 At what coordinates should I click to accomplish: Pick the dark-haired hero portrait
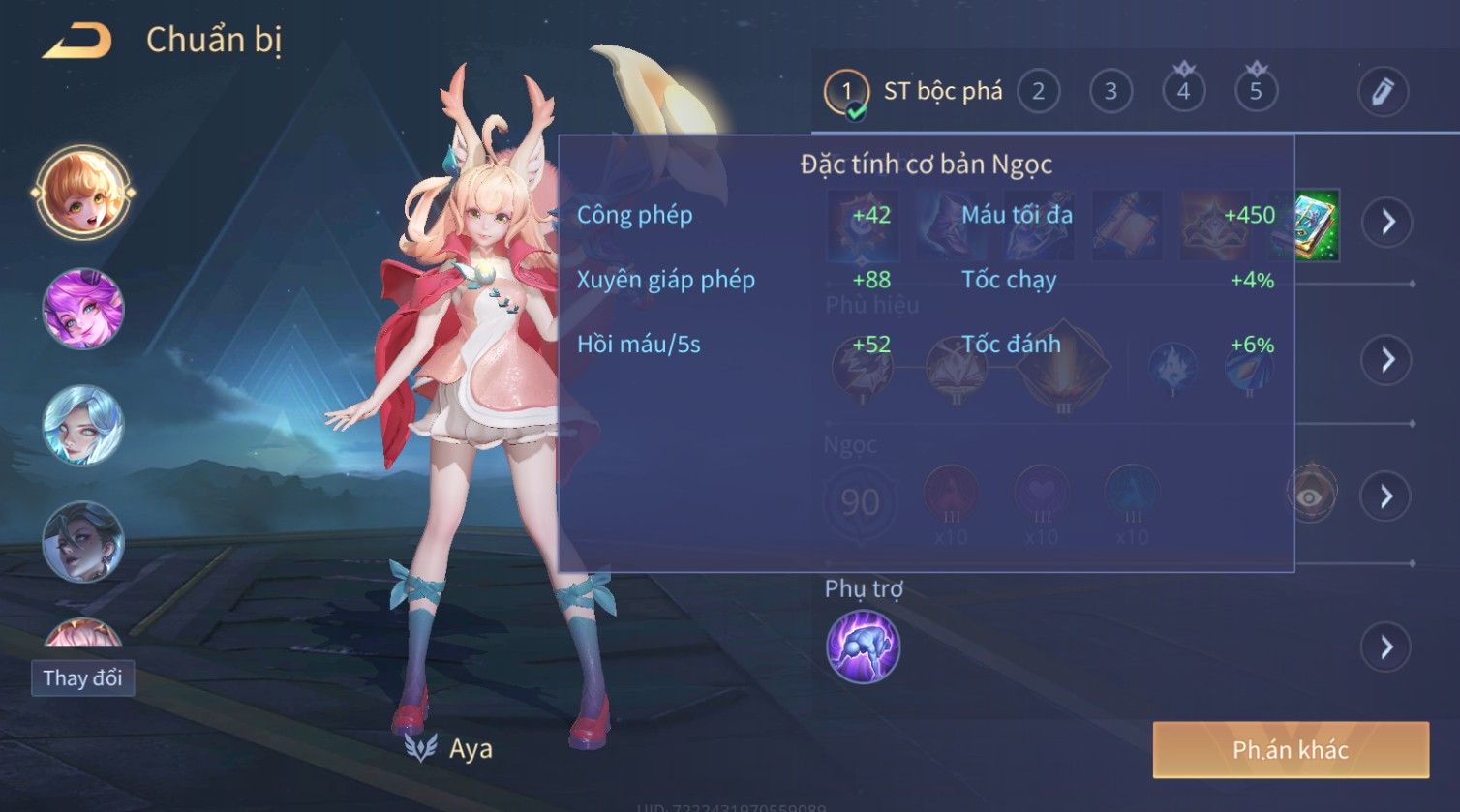click(83, 541)
